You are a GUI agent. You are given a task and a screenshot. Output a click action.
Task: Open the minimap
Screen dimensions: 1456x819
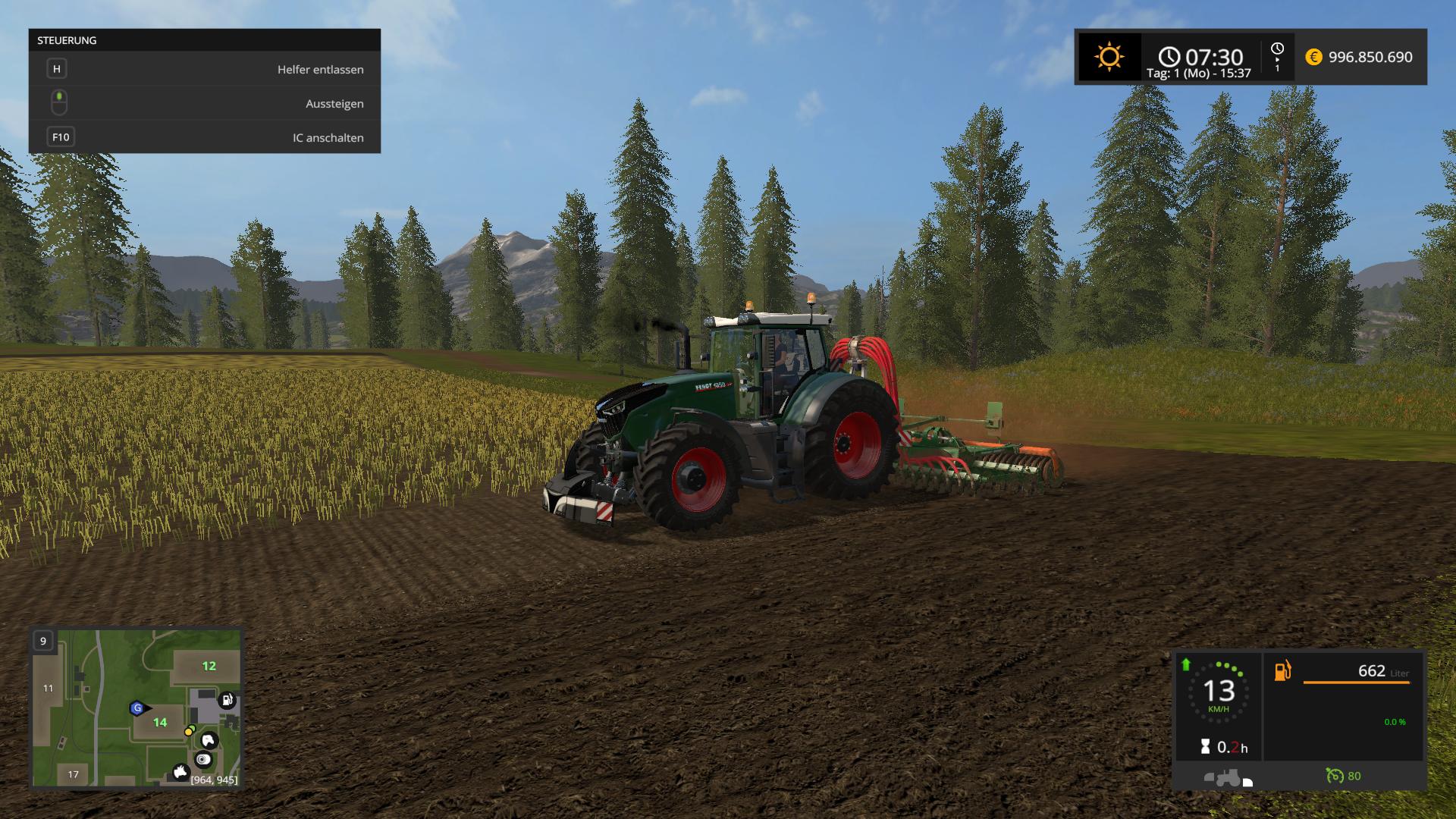[136, 708]
